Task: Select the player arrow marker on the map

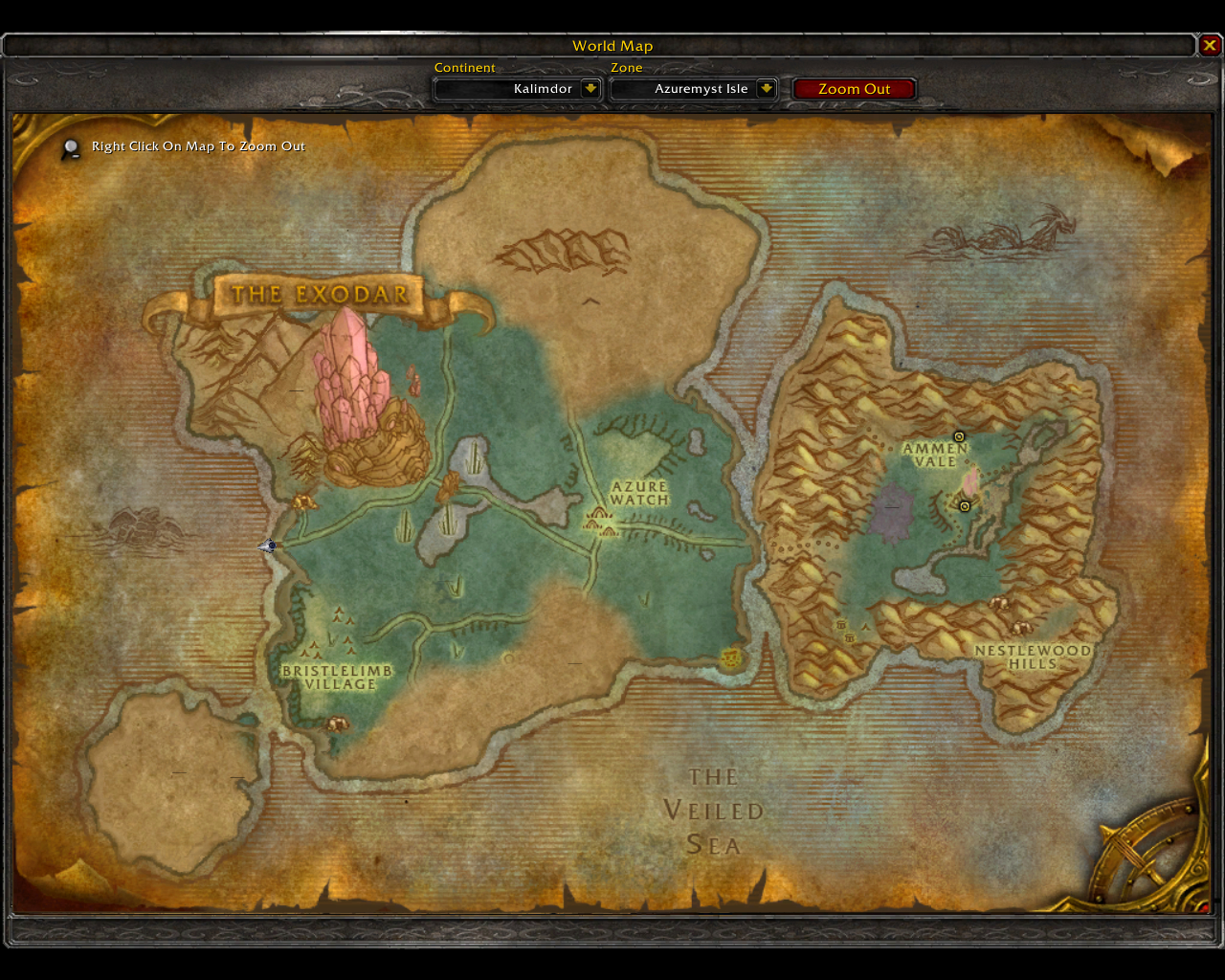Action: tap(268, 546)
